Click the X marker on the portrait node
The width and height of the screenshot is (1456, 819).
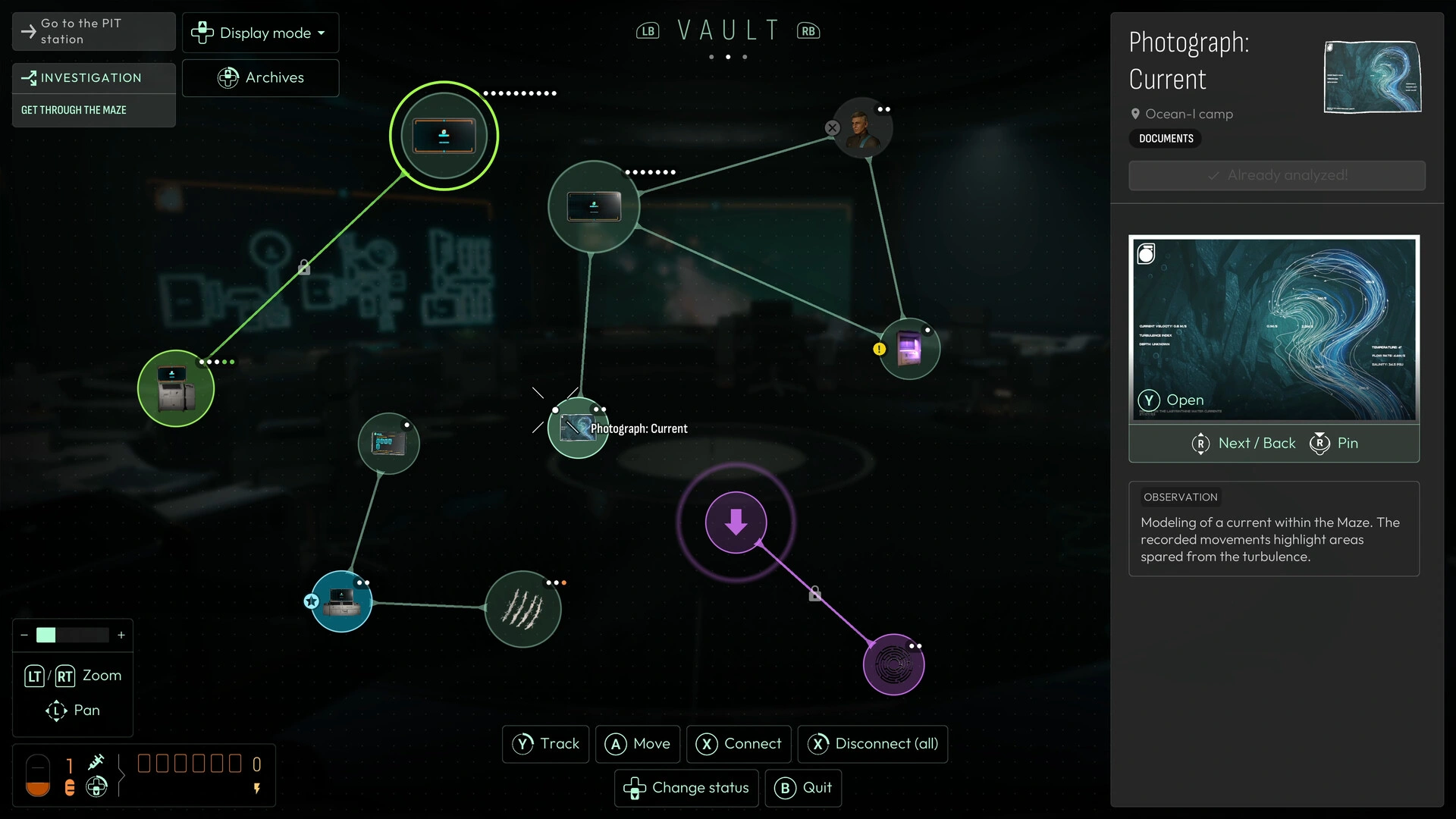click(833, 128)
